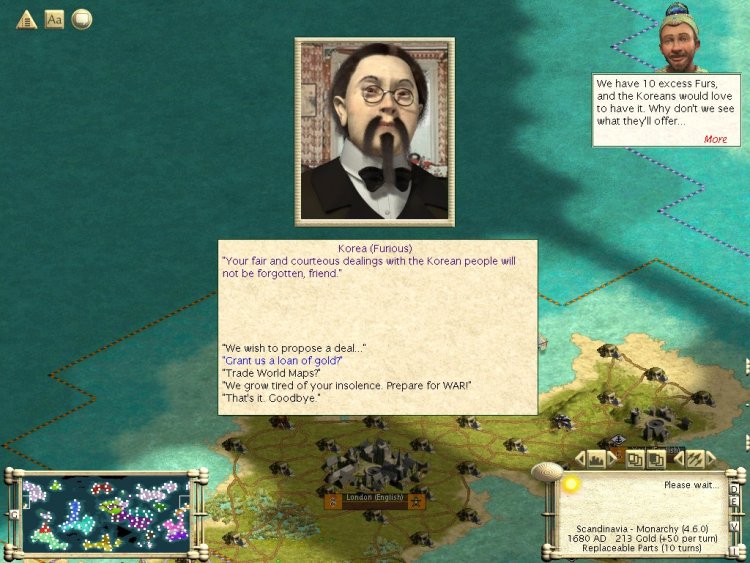Select "Grant us a loan of gold?" reply
The height and width of the screenshot is (563, 750).
click(x=282, y=360)
